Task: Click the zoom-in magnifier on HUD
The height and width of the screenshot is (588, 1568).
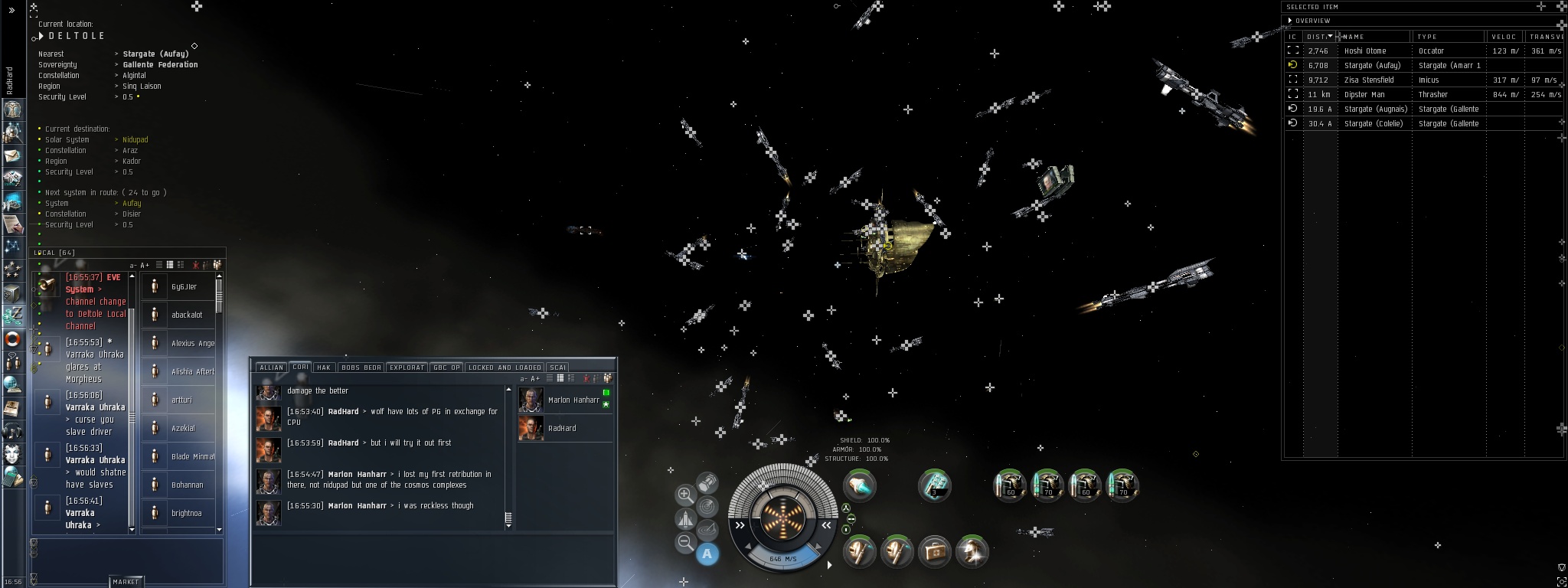Action: pyautogui.click(x=685, y=495)
